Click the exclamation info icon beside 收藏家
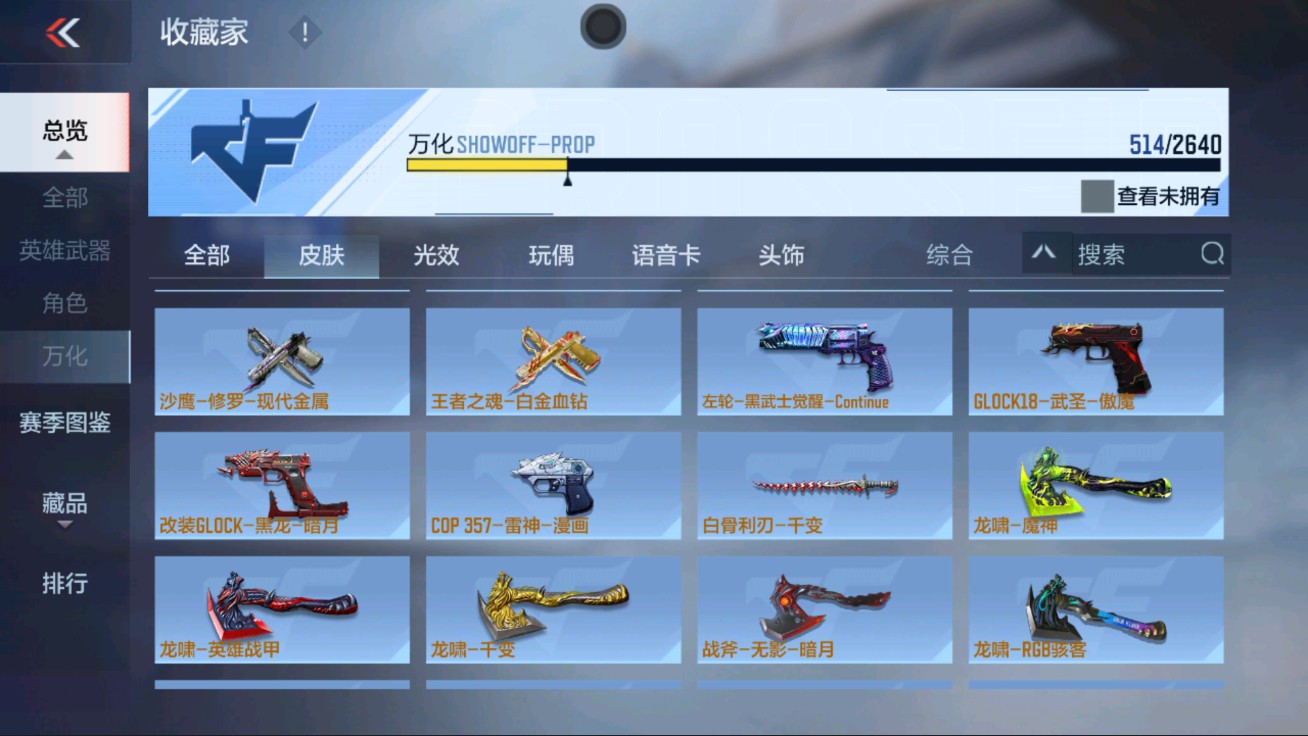 click(303, 31)
